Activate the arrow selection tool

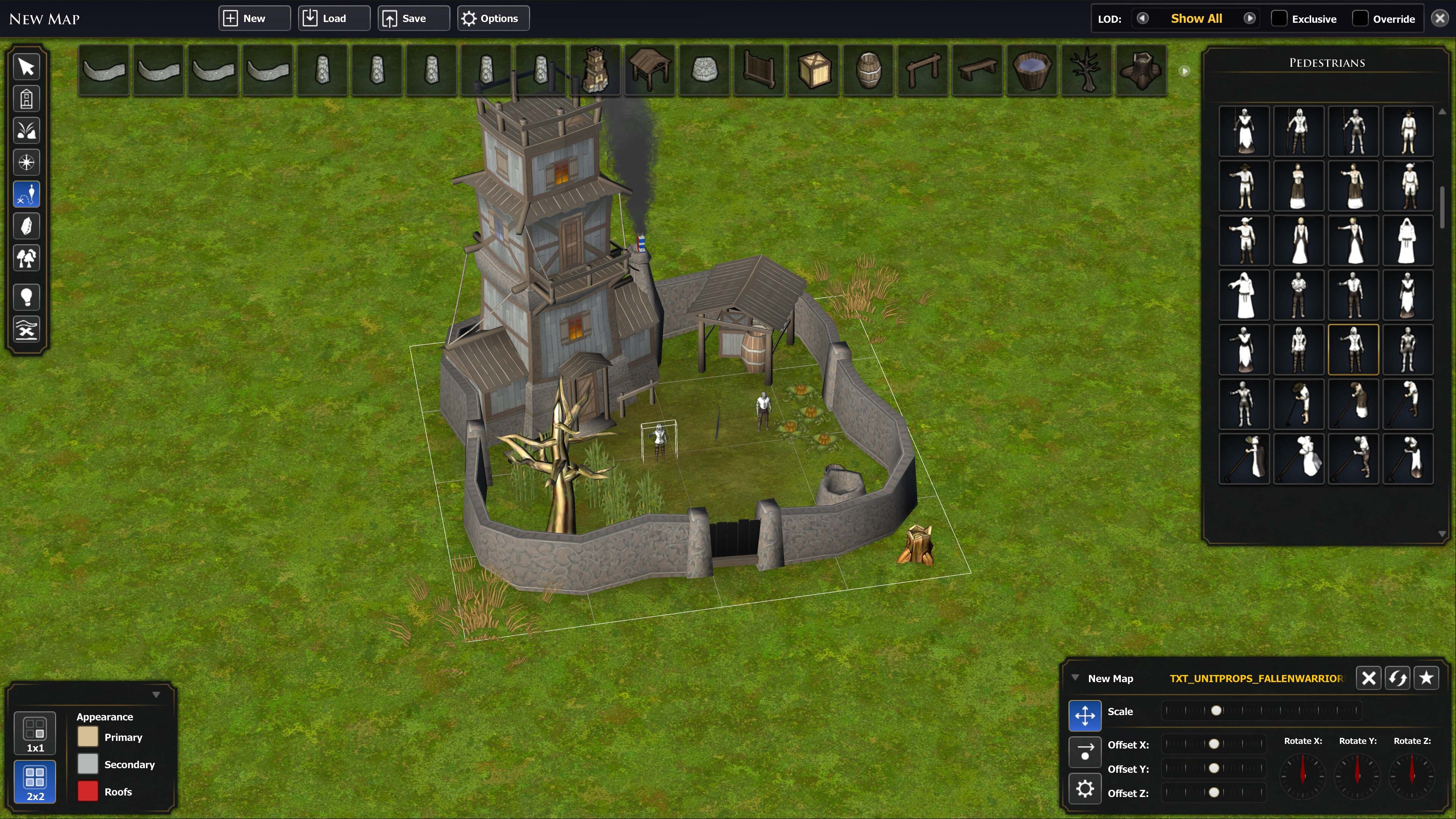tap(27, 67)
